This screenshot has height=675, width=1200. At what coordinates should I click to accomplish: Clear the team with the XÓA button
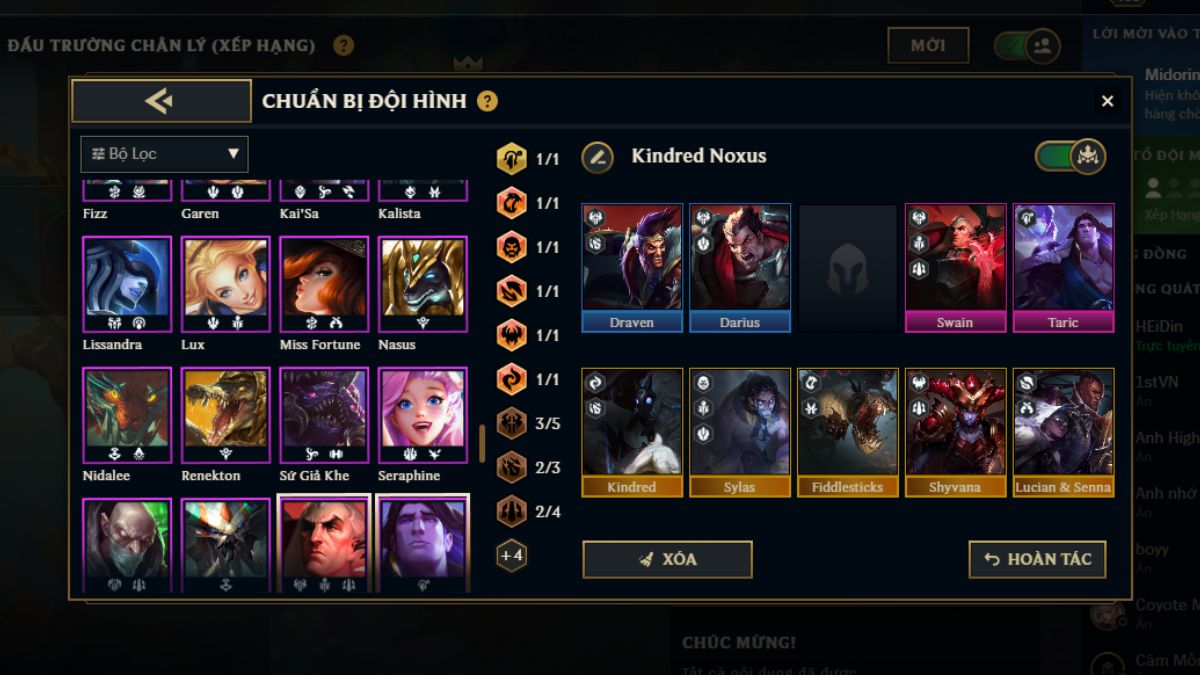667,559
